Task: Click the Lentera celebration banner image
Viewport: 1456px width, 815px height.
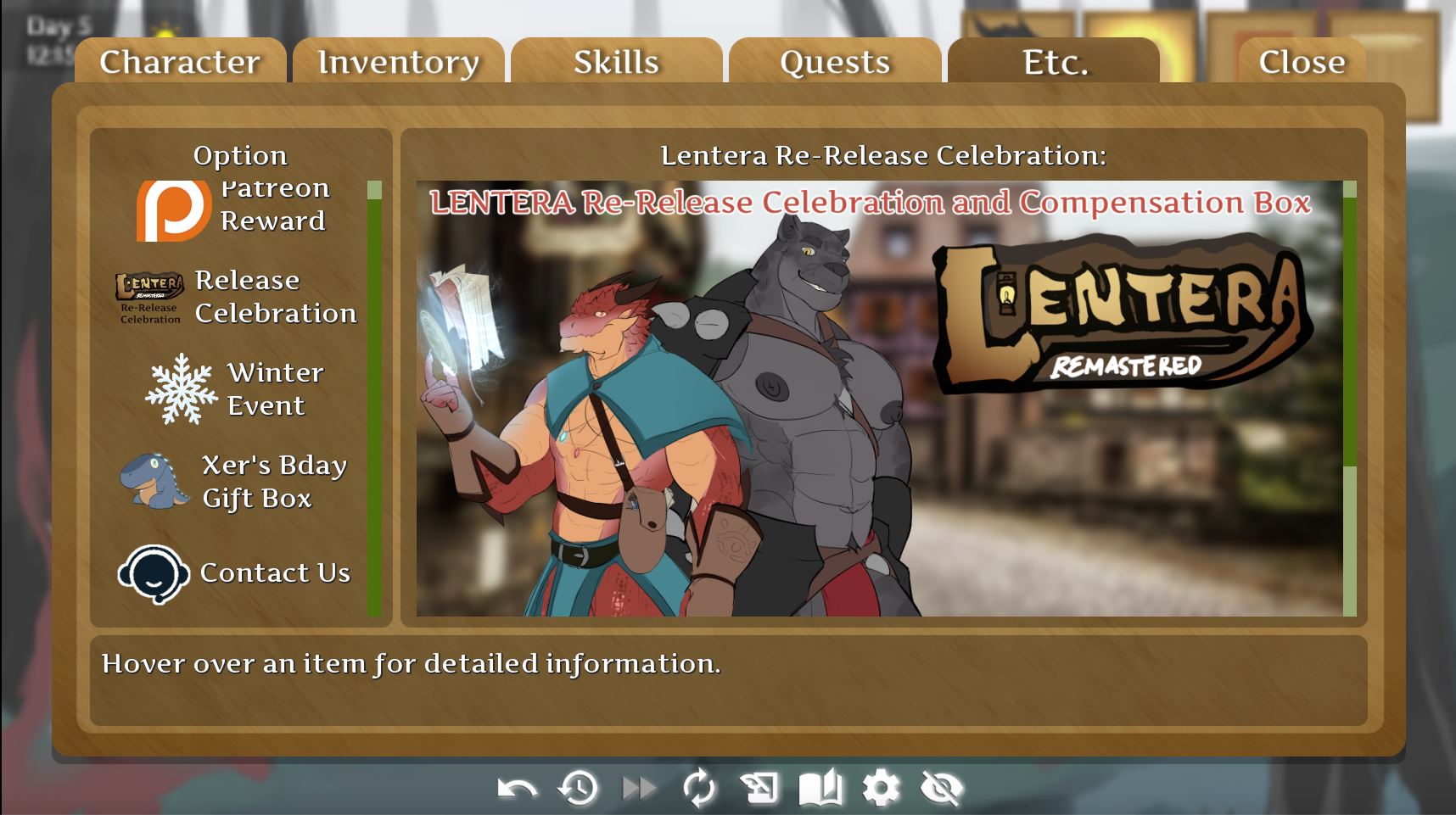Action: coord(879,399)
